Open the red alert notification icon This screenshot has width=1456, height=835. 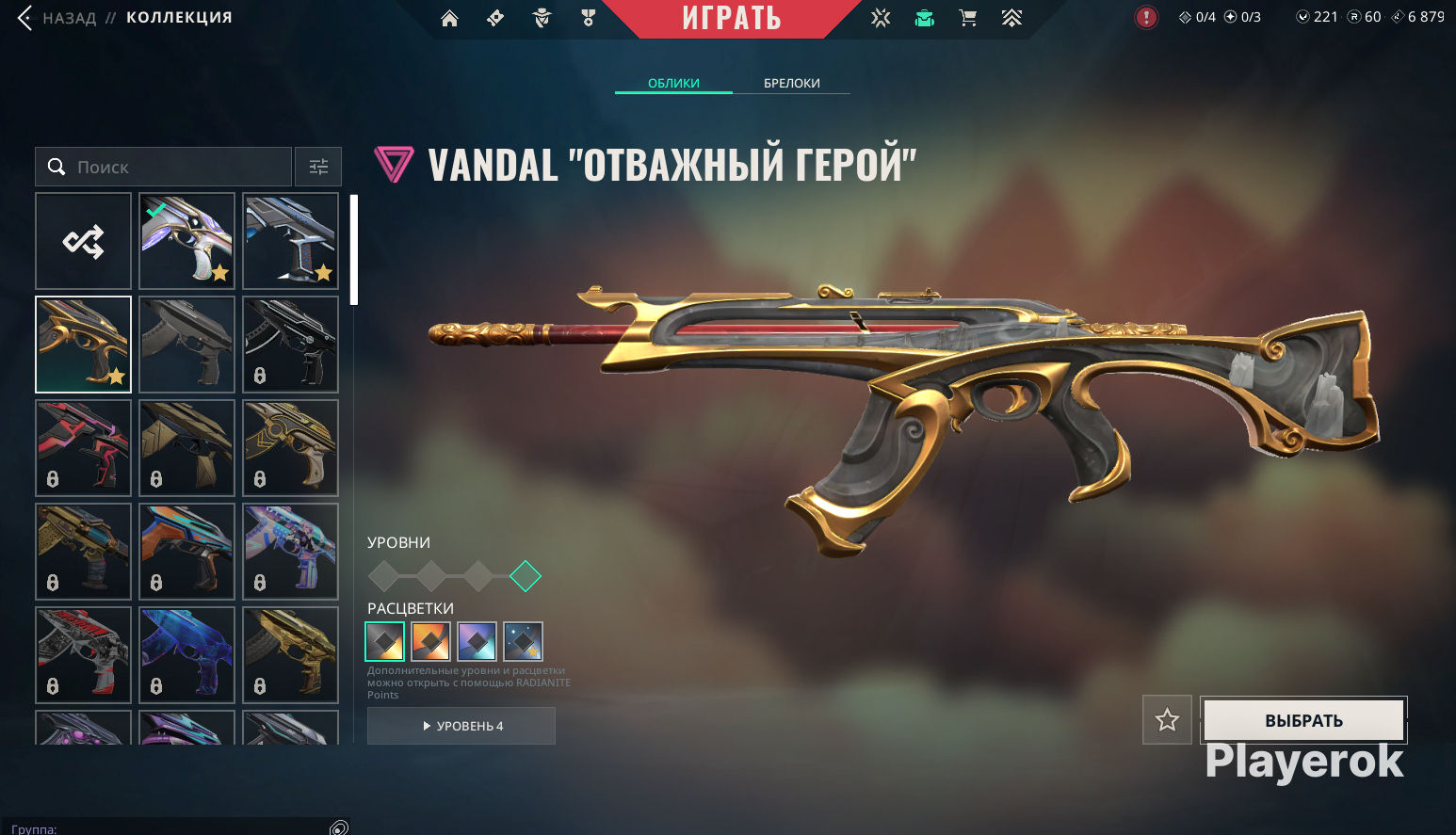point(1146,17)
